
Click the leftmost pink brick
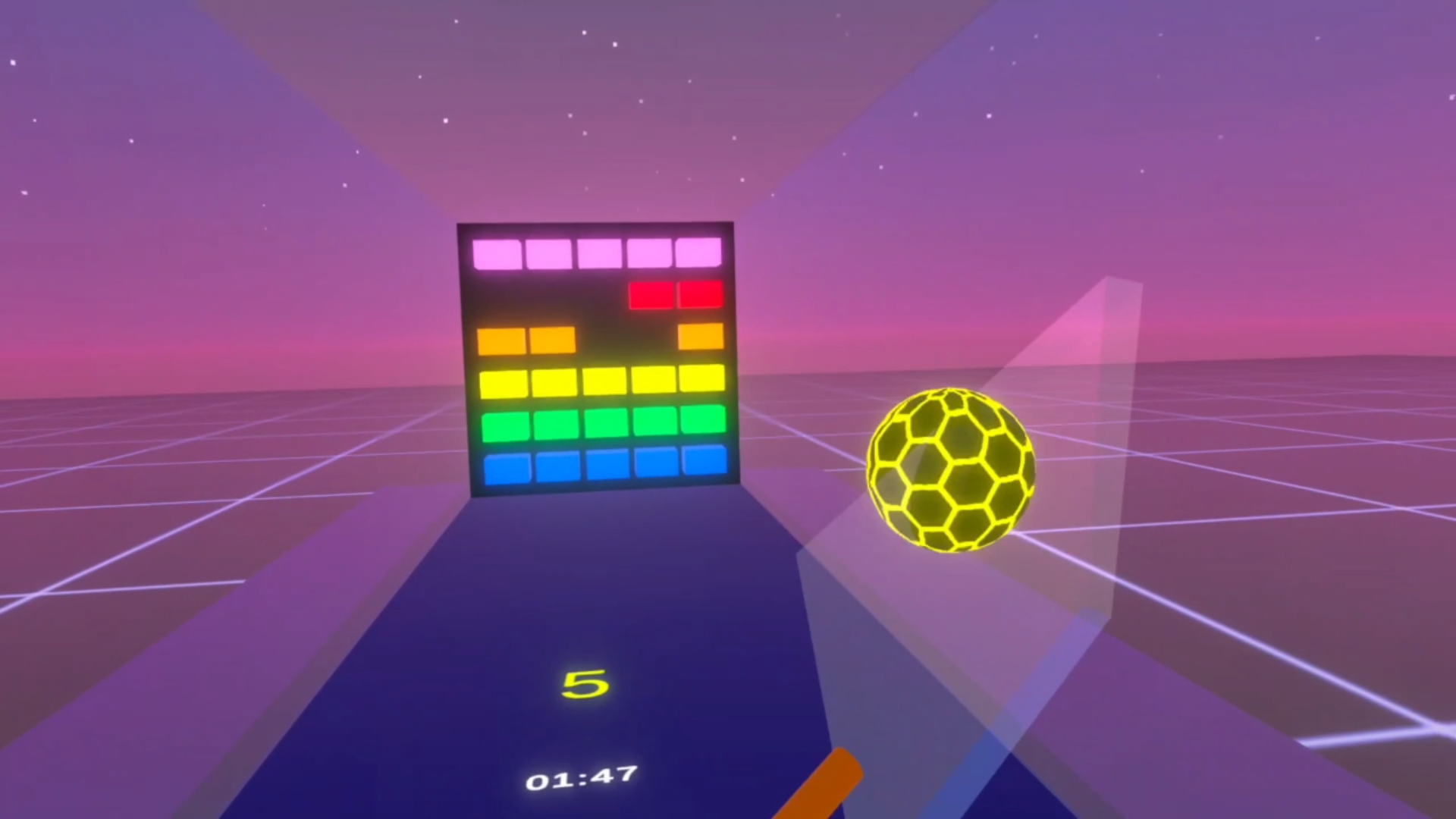tap(497, 255)
